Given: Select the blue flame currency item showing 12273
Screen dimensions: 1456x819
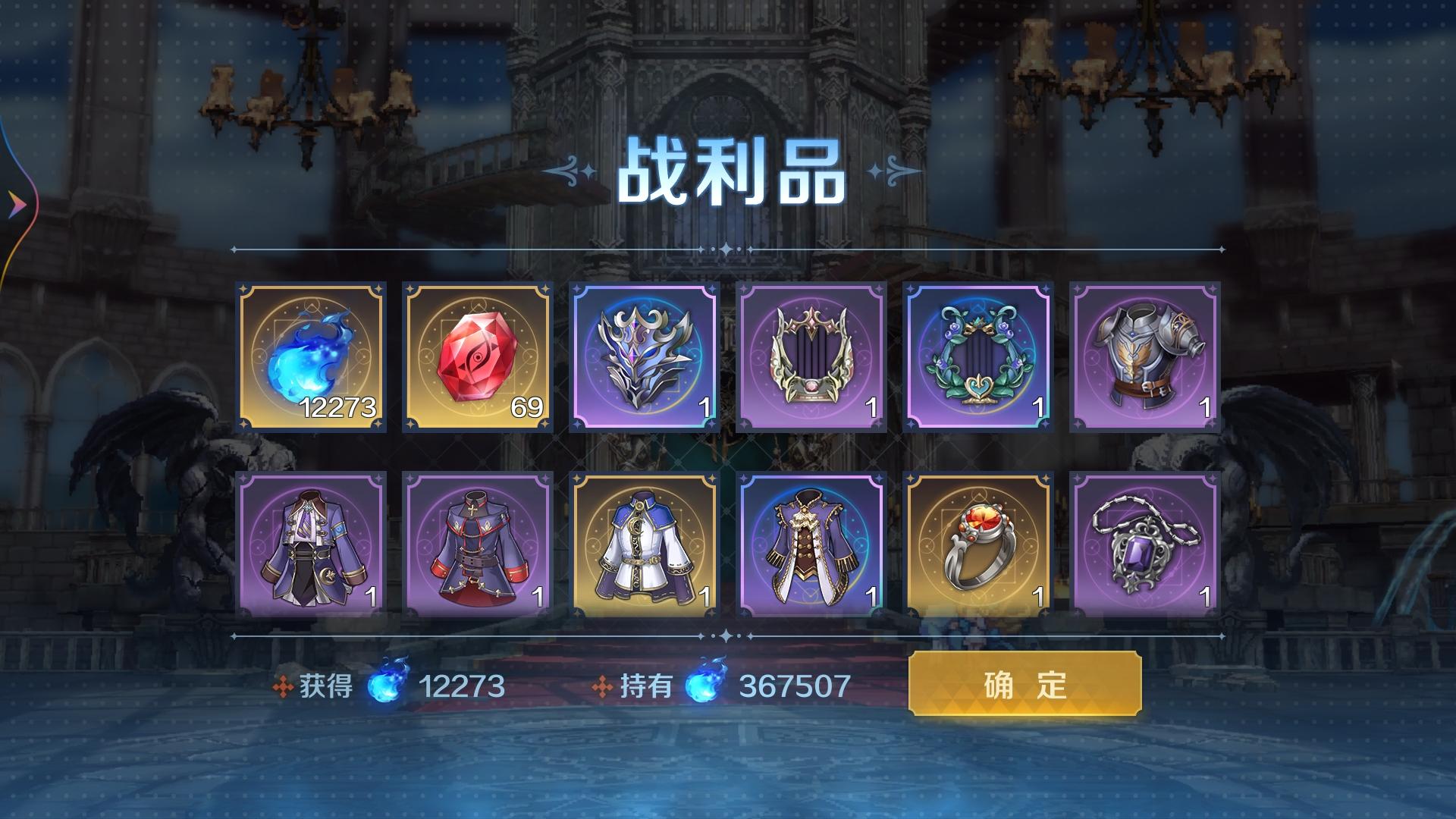Looking at the screenshot, I should tap(311, 356).
